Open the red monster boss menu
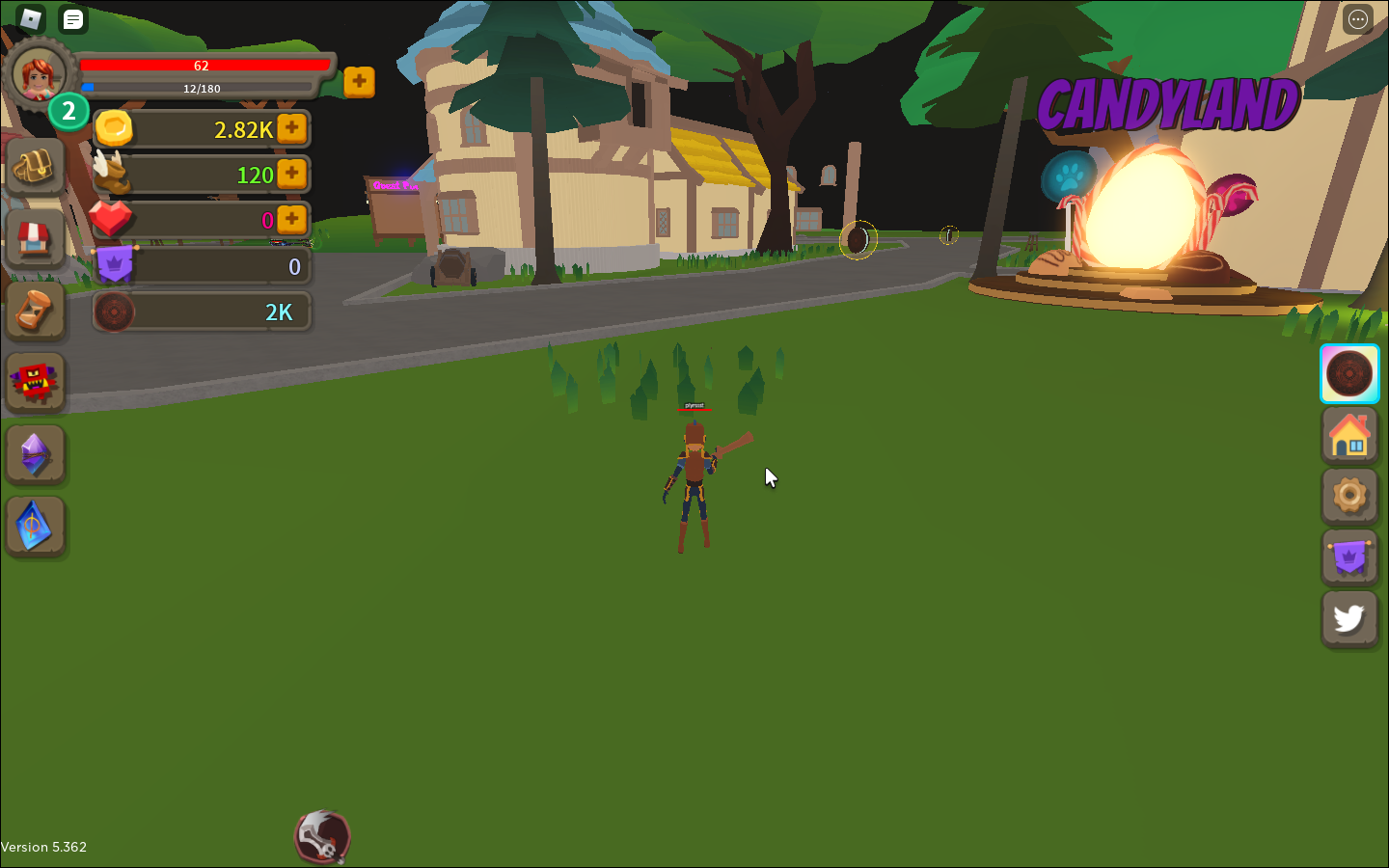1389x868 pixels. tap(35, 382)
